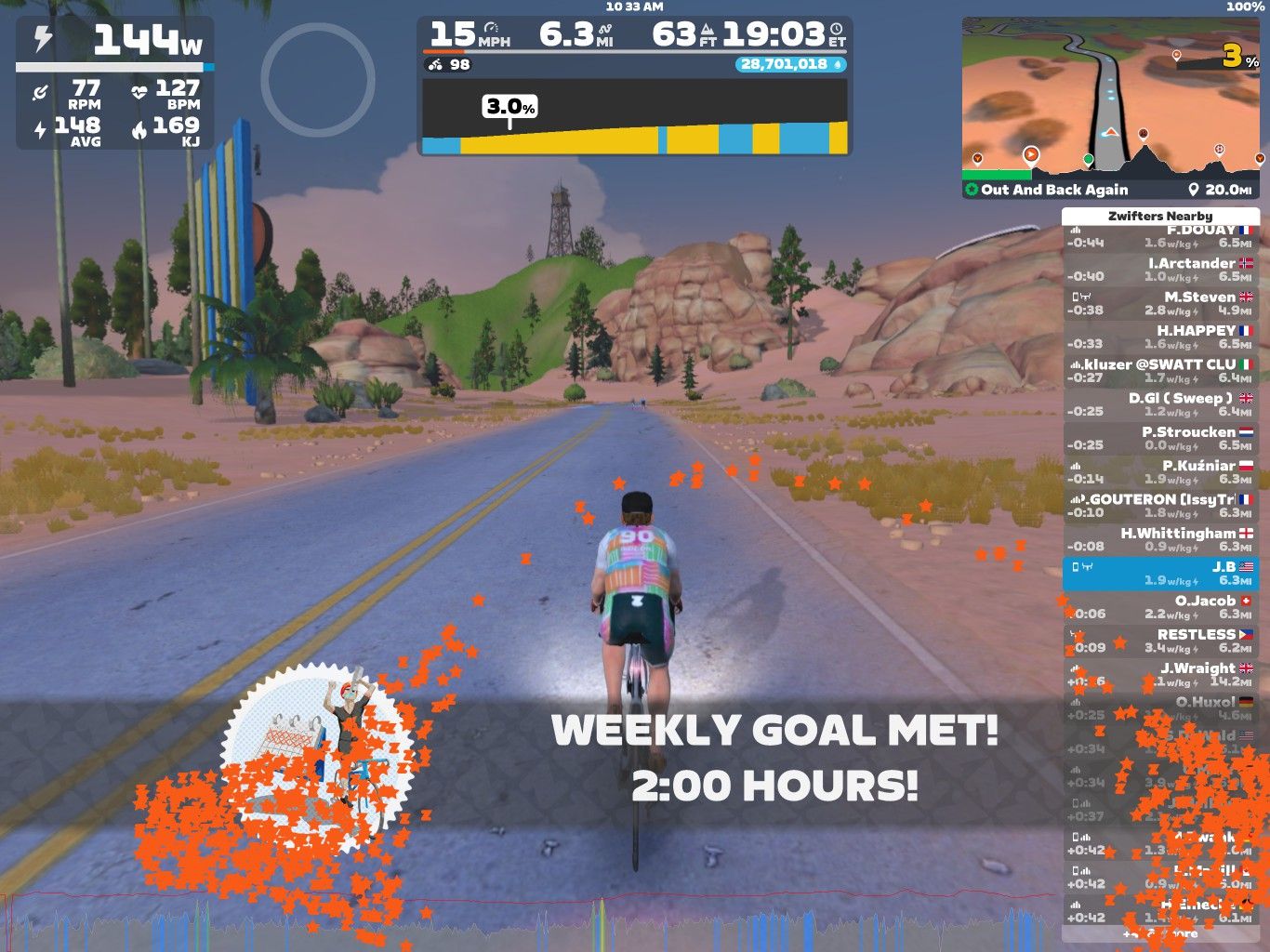Click the 144w power stats panel
This screenshot has width=1270, height=952.
tap(115, 83)
